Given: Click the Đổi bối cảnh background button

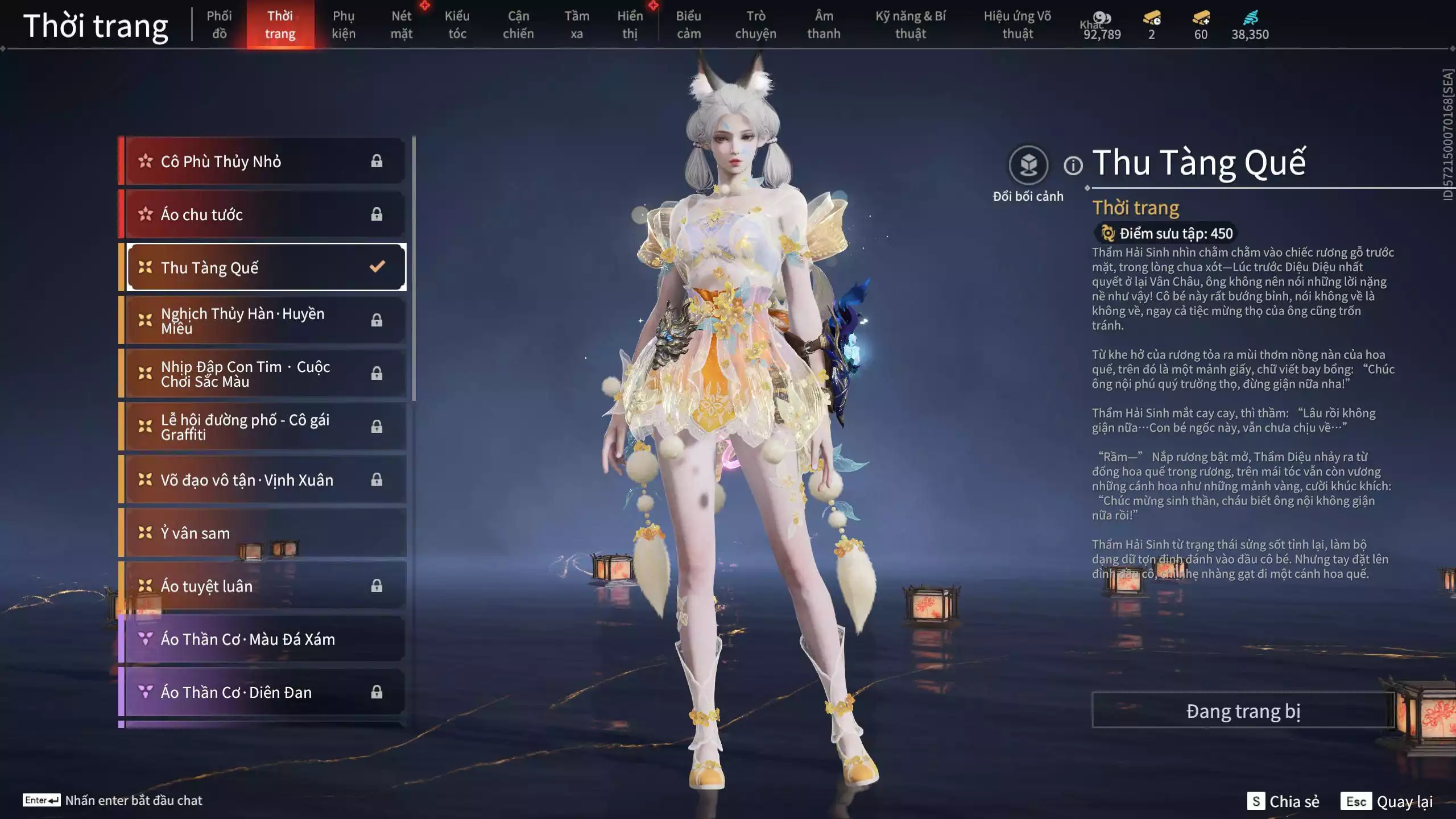Looking at the screenshot, I should (1028, 166).
